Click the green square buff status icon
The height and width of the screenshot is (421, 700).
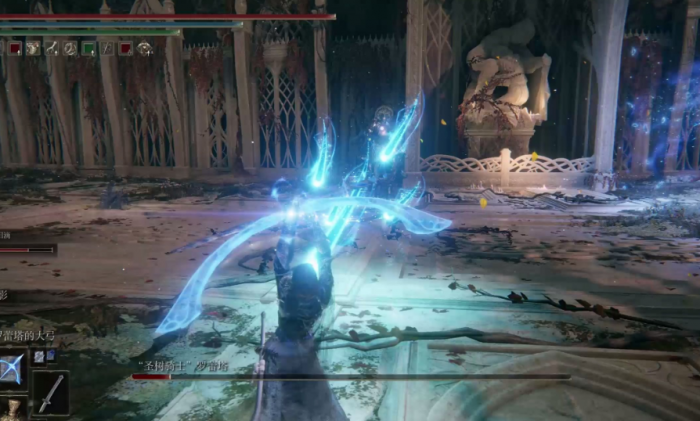pos(89,47)
